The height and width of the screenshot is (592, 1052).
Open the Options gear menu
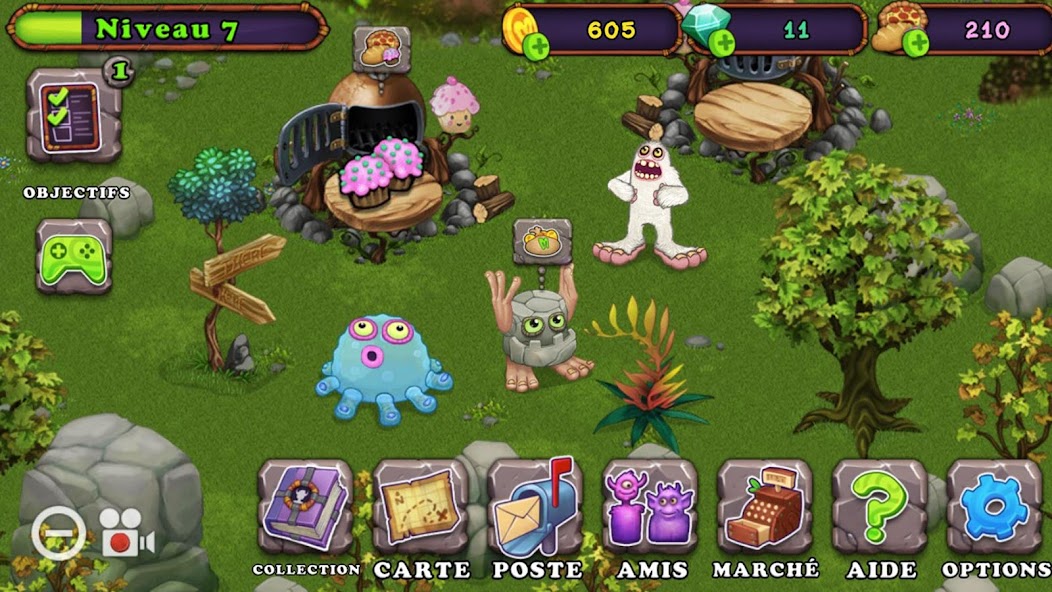click(994, 507)
